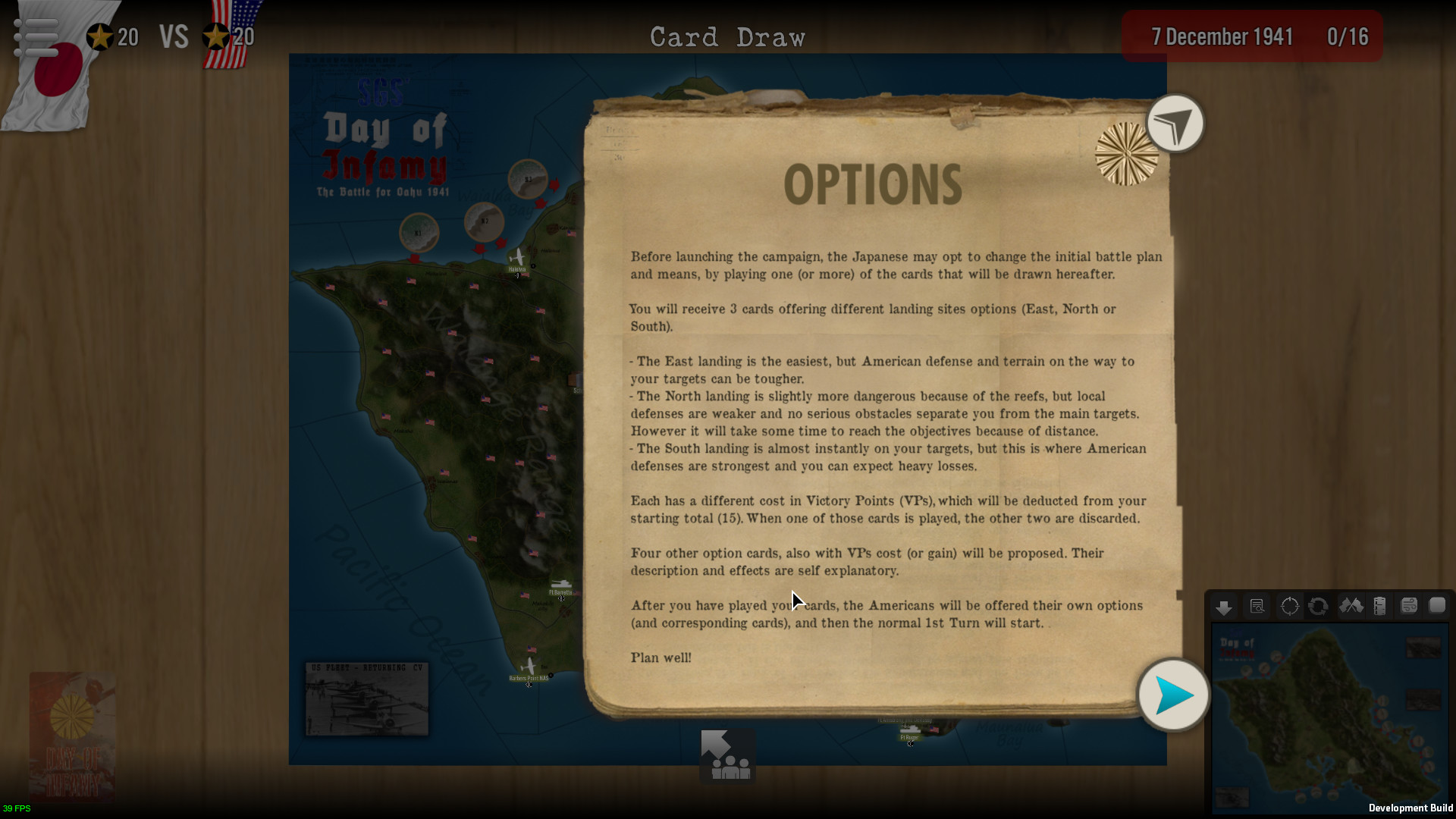1456x819 pixels.
Task: Click the US FLEET RETURNING CV photo
Action: pyautogui.click(x=366, y=699)
